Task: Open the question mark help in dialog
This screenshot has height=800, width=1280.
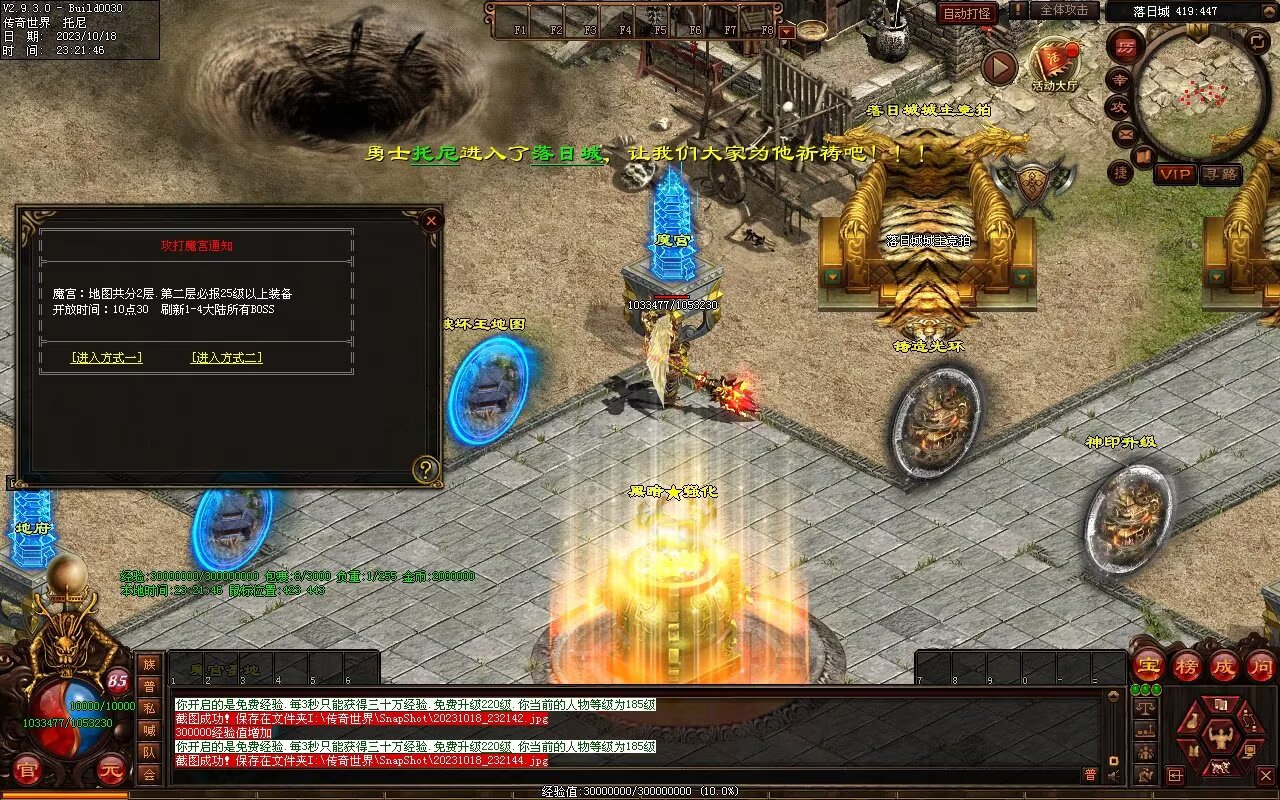Action: click(427, 469)
